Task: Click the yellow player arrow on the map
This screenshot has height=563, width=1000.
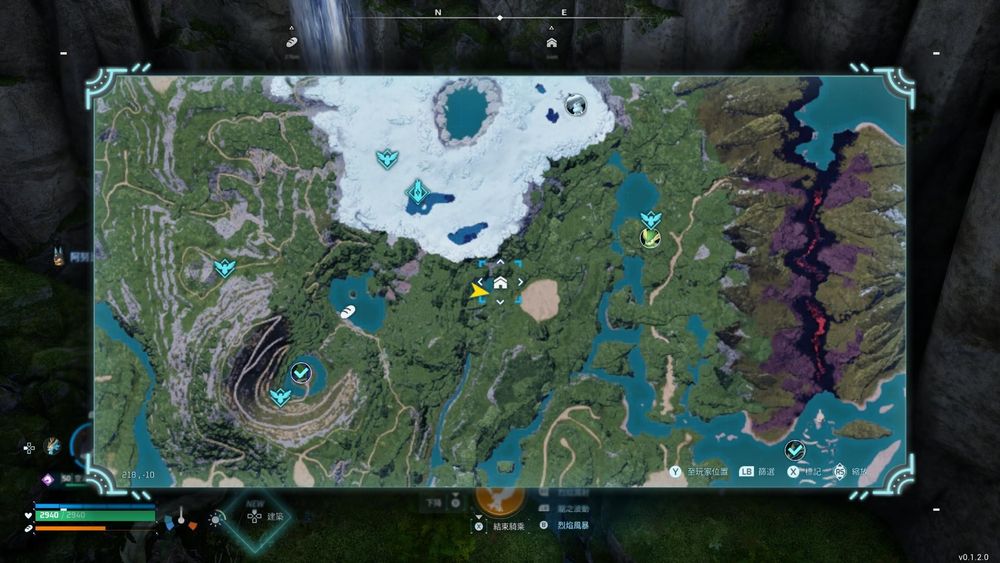Action: (478, 290)
